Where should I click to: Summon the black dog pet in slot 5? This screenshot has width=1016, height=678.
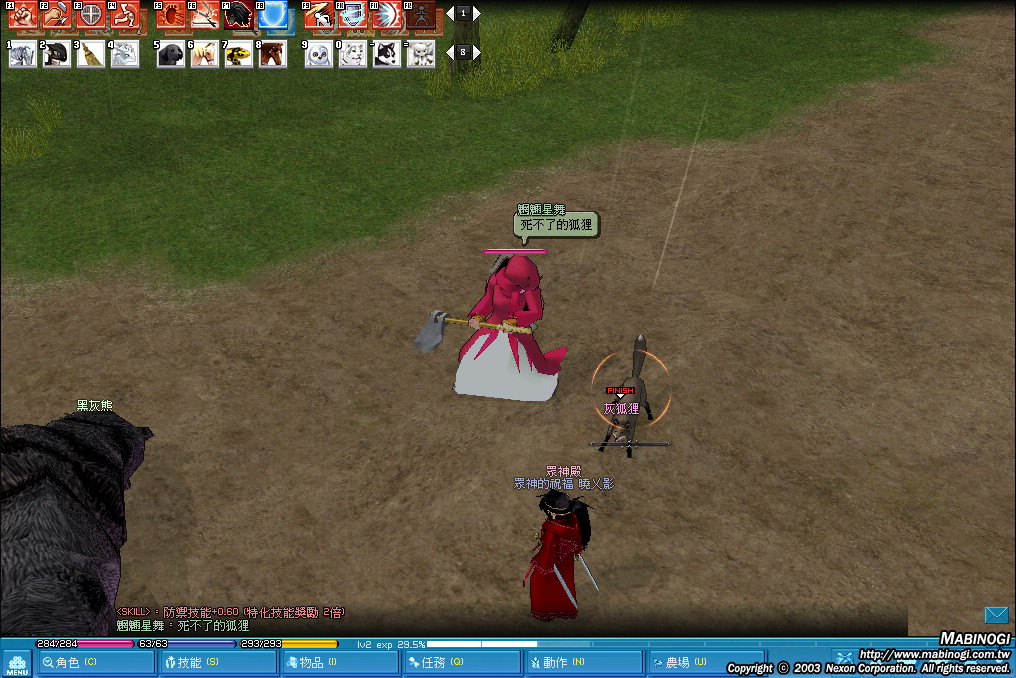tap(170, 54)
